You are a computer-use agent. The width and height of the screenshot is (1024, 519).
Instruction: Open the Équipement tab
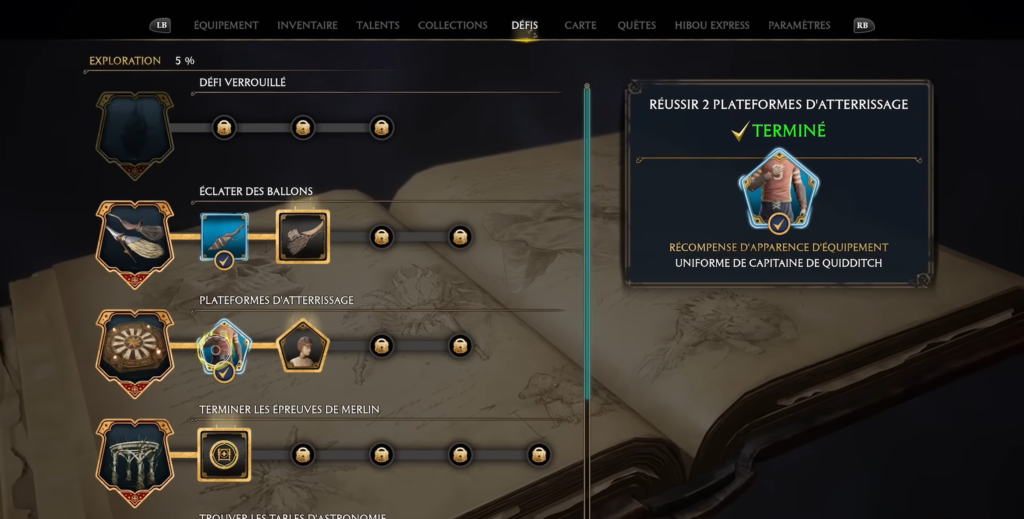tap(225, 25)
